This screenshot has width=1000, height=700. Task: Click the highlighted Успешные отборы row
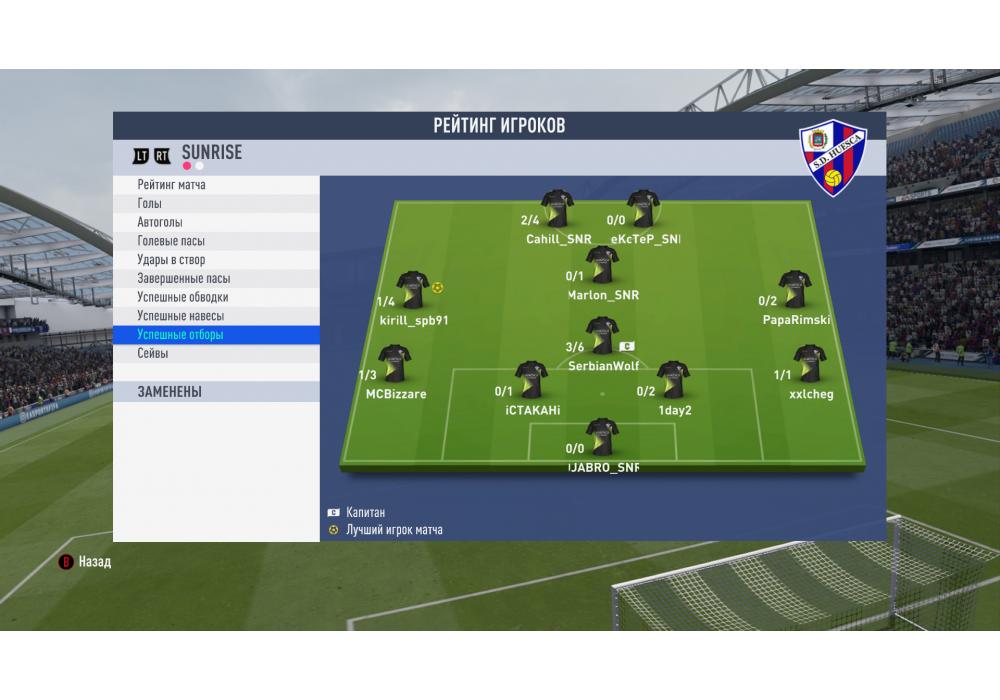pyautogui.click(x=216, y=335)
